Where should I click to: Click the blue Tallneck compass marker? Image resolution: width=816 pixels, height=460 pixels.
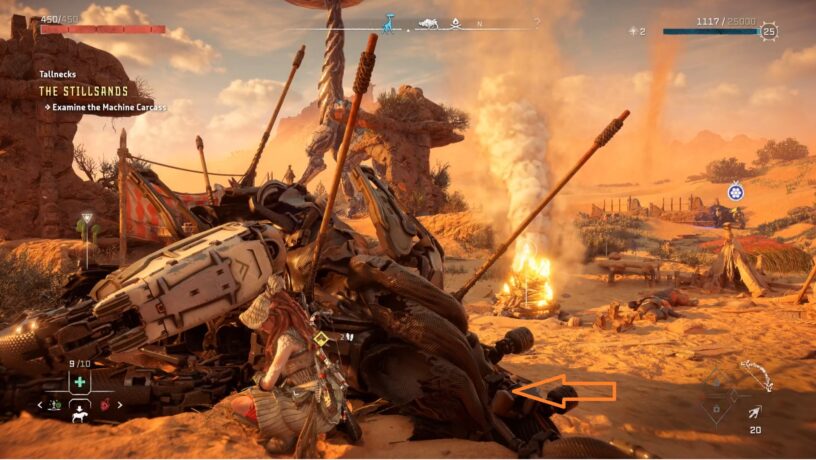click(x=389, y=21)
